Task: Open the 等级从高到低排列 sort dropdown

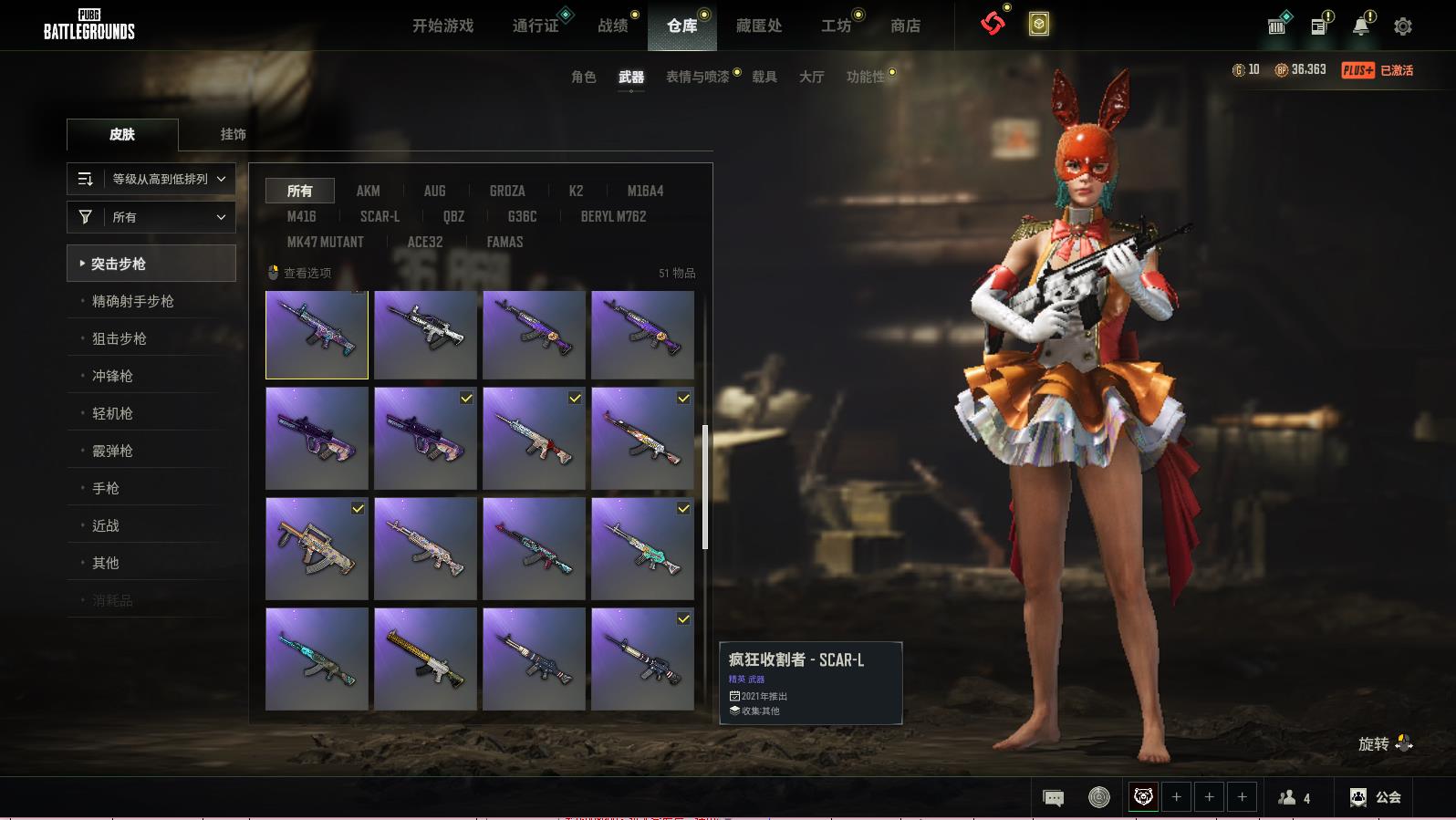Action: tap(151, 179)
